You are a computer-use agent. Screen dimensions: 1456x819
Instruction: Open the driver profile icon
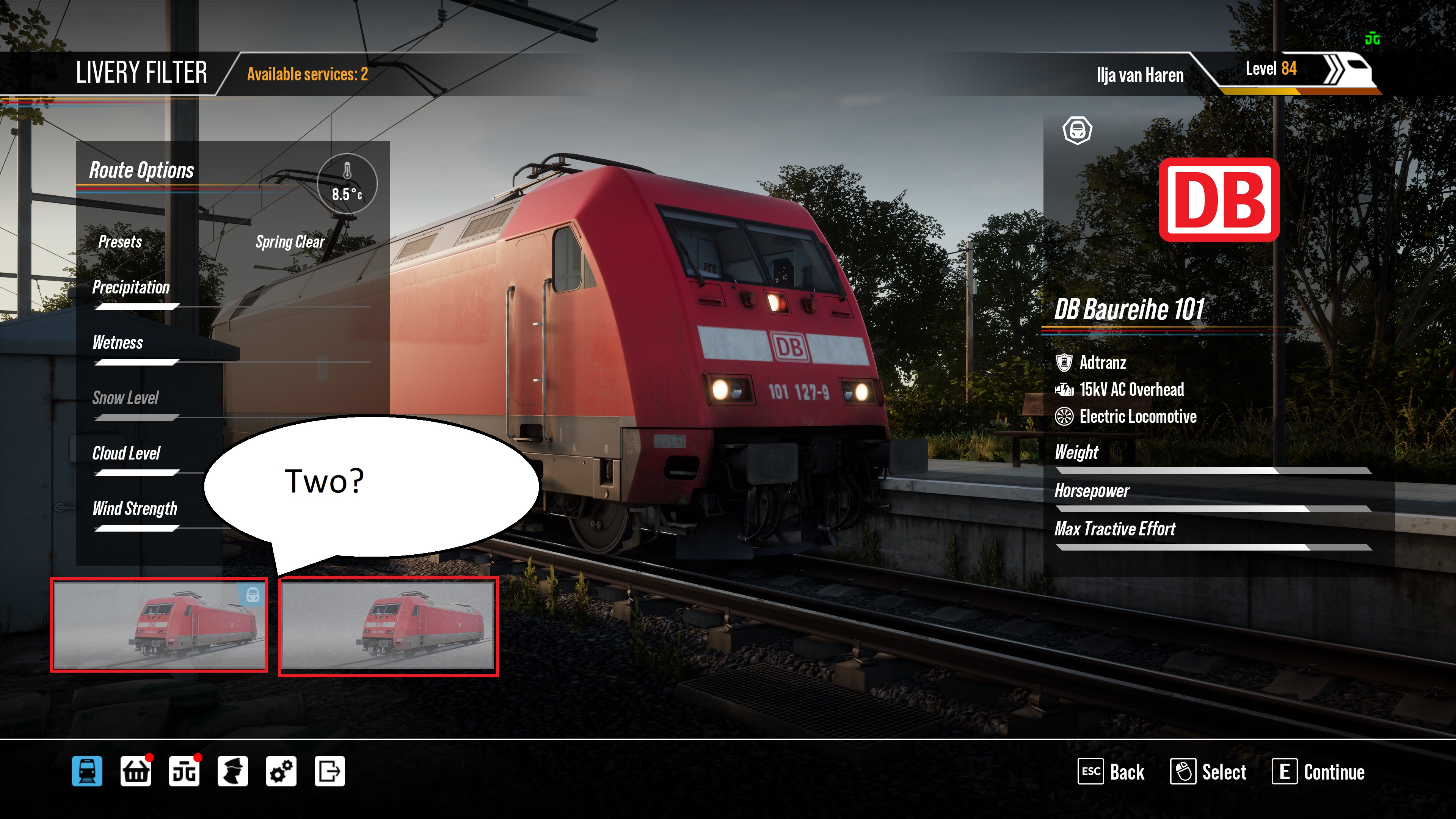[x=232, y=771]
